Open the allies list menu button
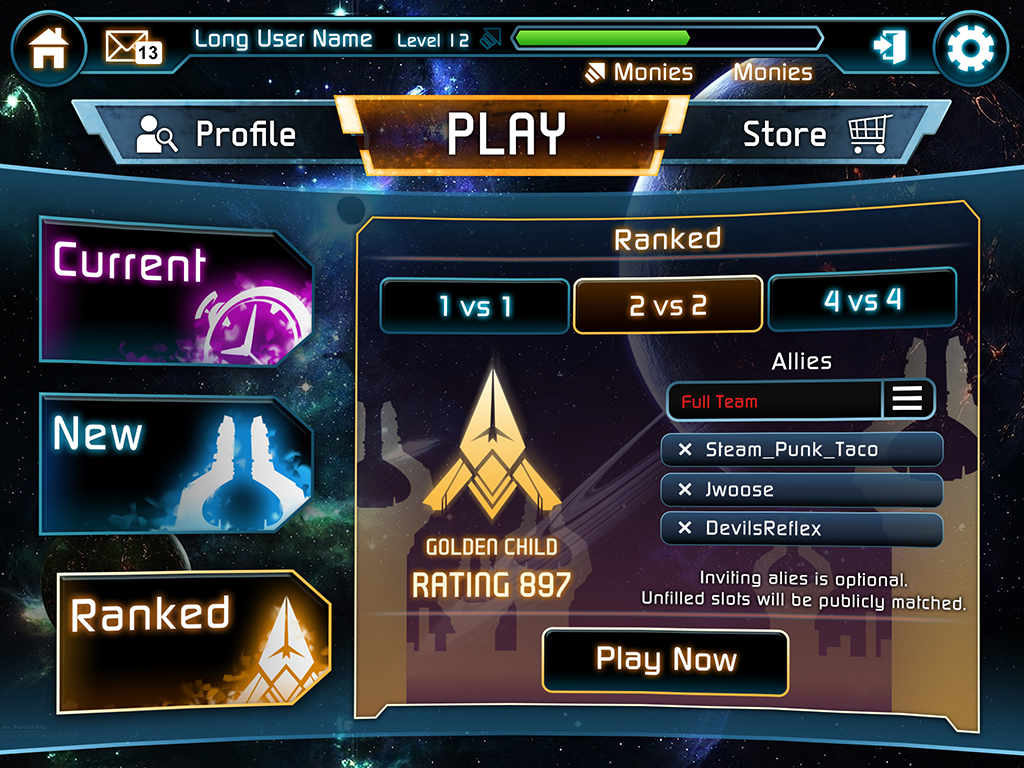 point(907,400)
